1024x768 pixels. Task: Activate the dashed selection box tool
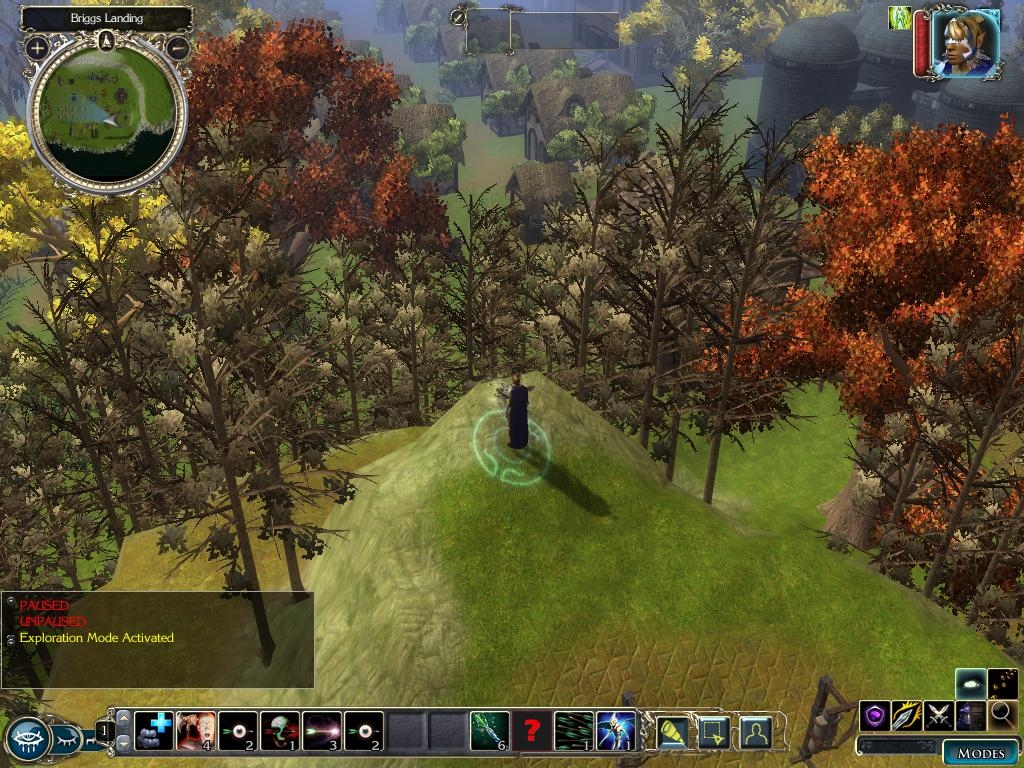(x=714, y=733)
